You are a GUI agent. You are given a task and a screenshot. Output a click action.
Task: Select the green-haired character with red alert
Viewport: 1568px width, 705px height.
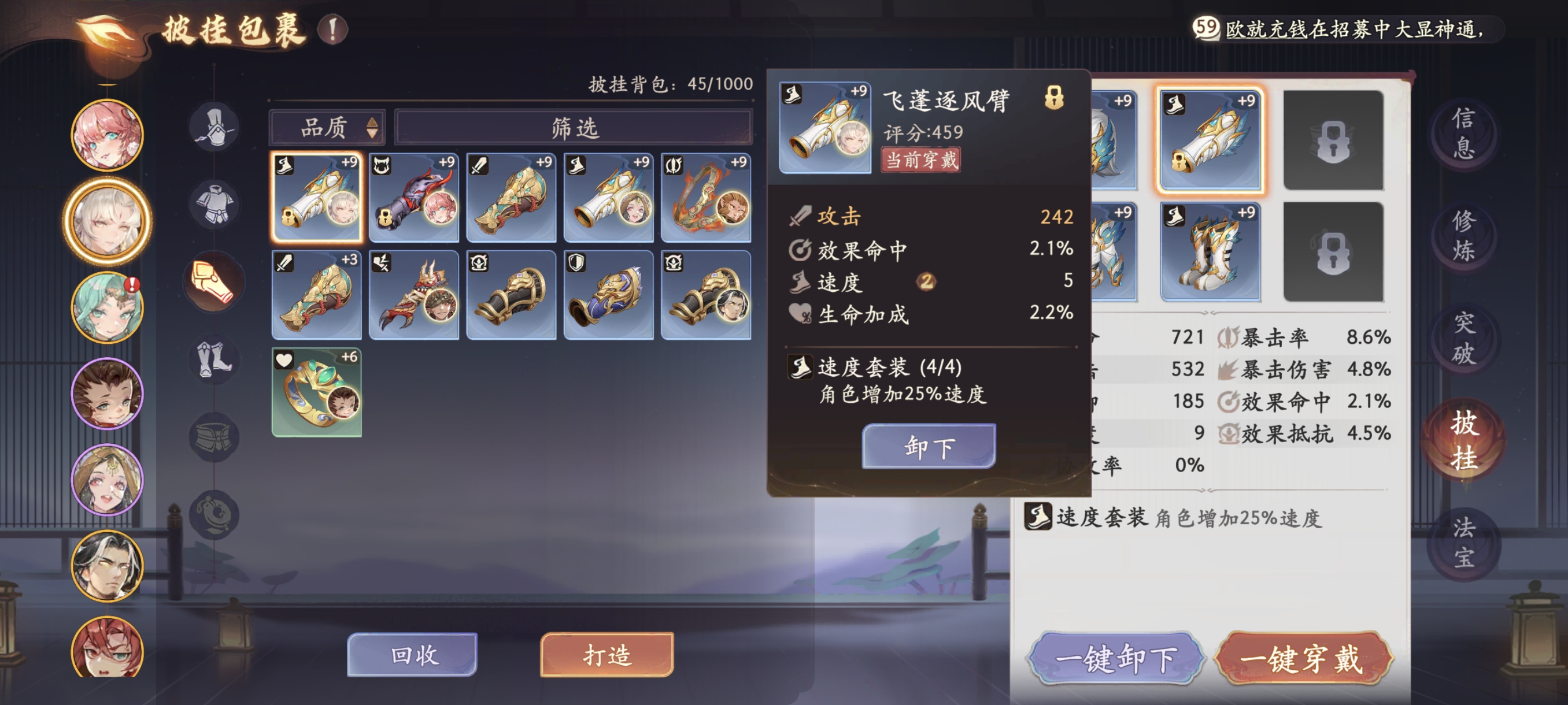click(107, 308)
